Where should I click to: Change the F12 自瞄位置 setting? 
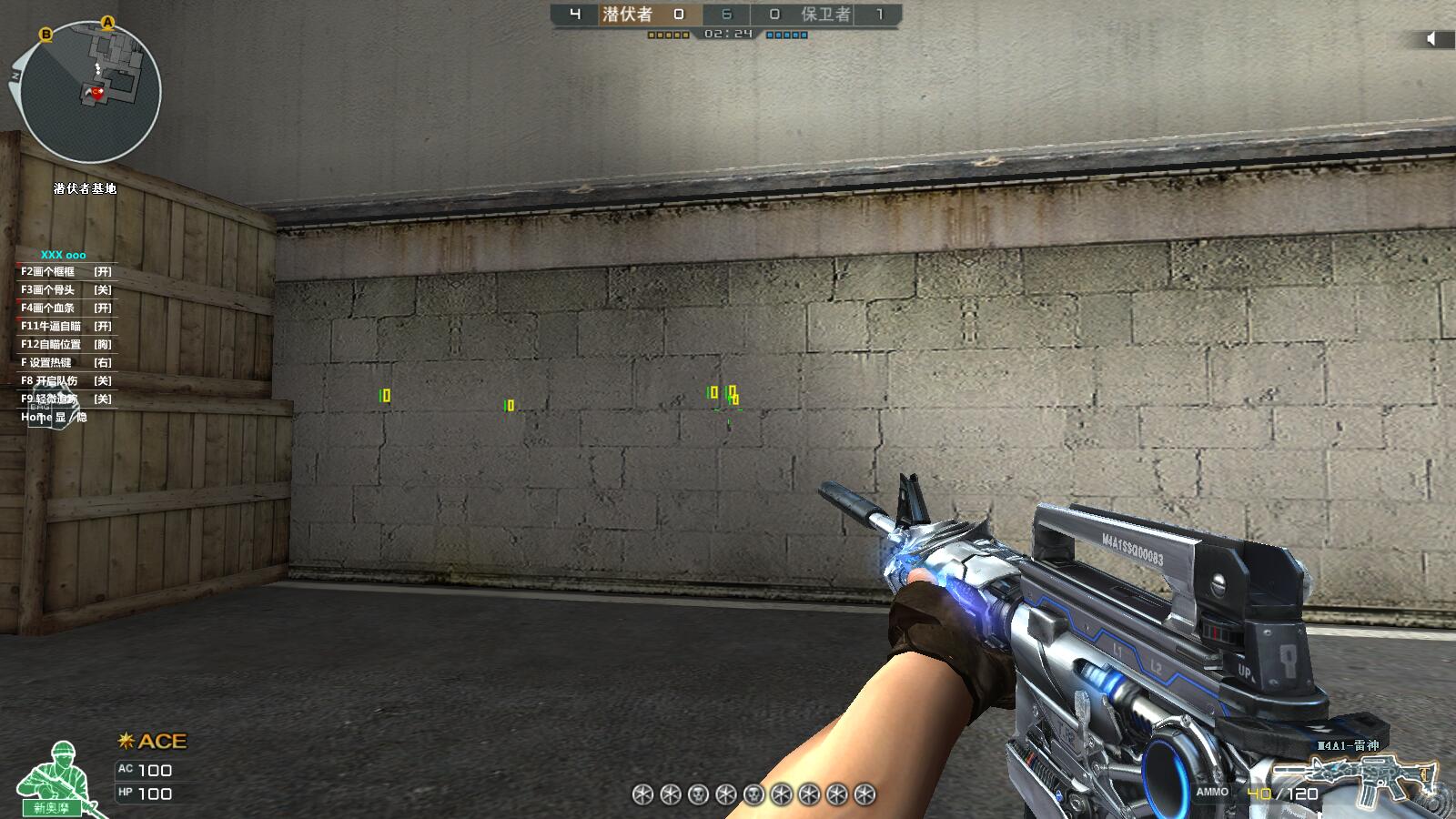point(66,345)
